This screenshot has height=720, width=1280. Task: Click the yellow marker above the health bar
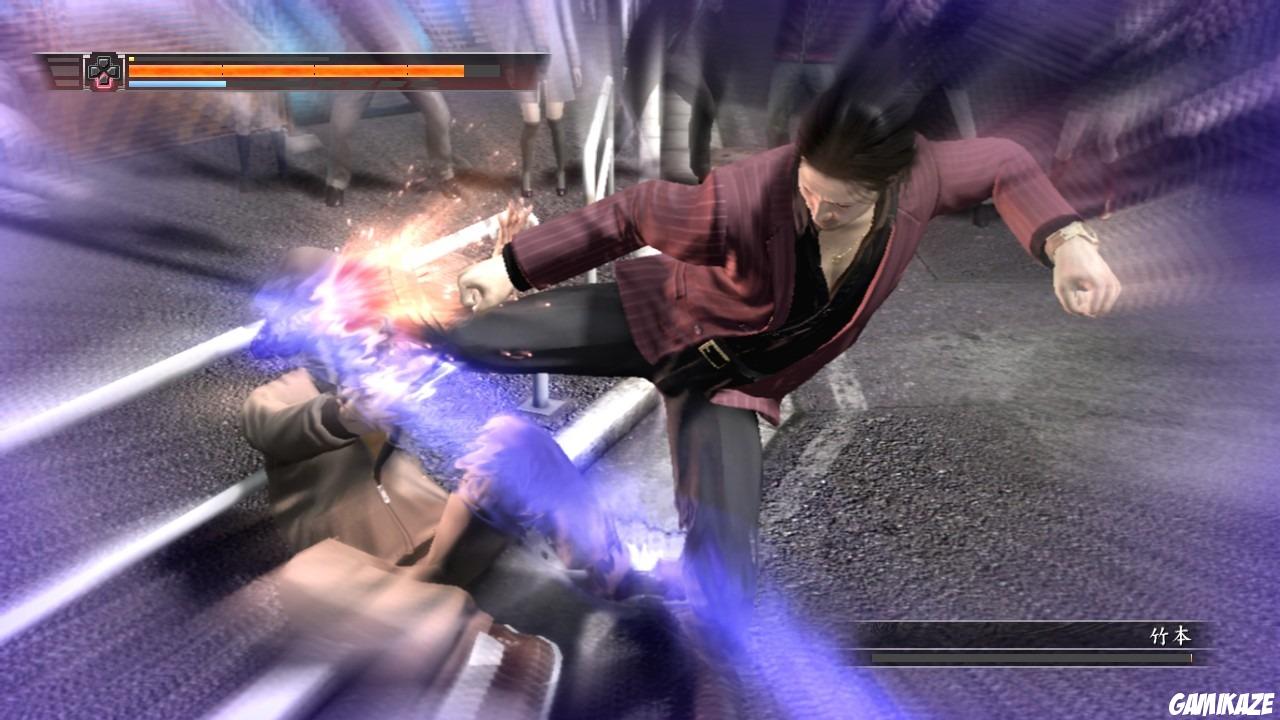tap(132, 57)
